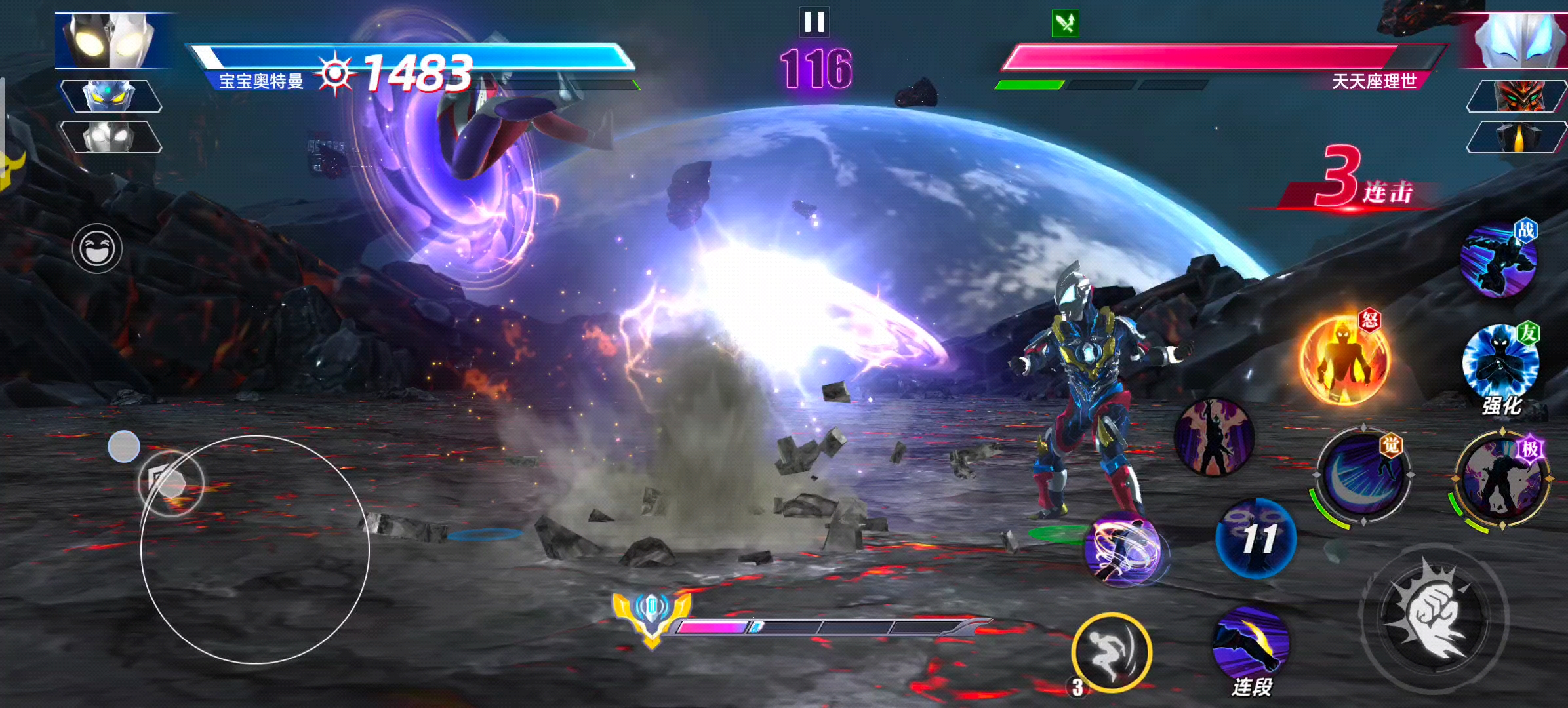This screenshot has height=708, width=1568.
Task: Open the laughing emoji emote button
Action: pos(97,248)
